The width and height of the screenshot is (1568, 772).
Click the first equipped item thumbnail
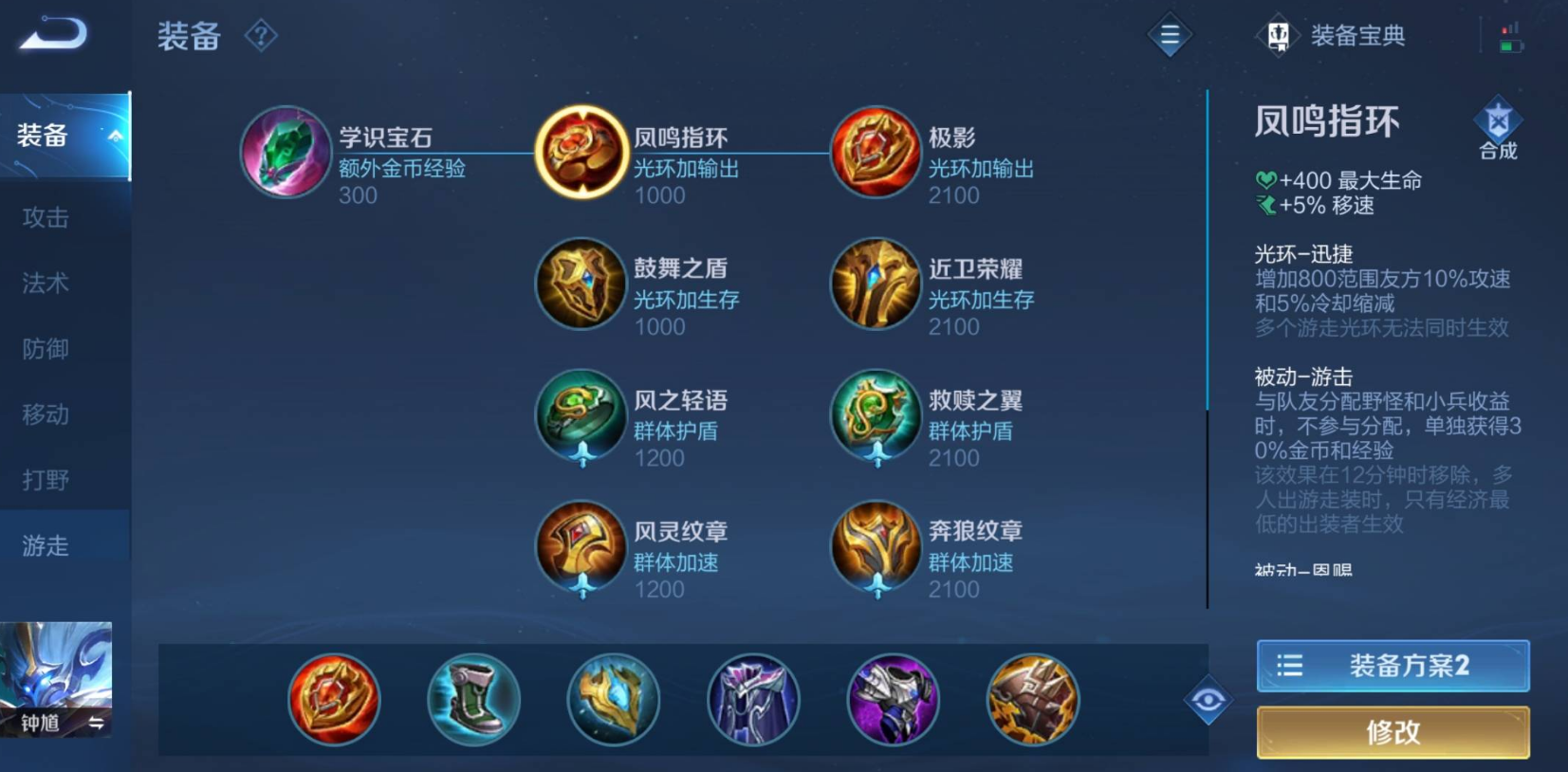[334, 699]
